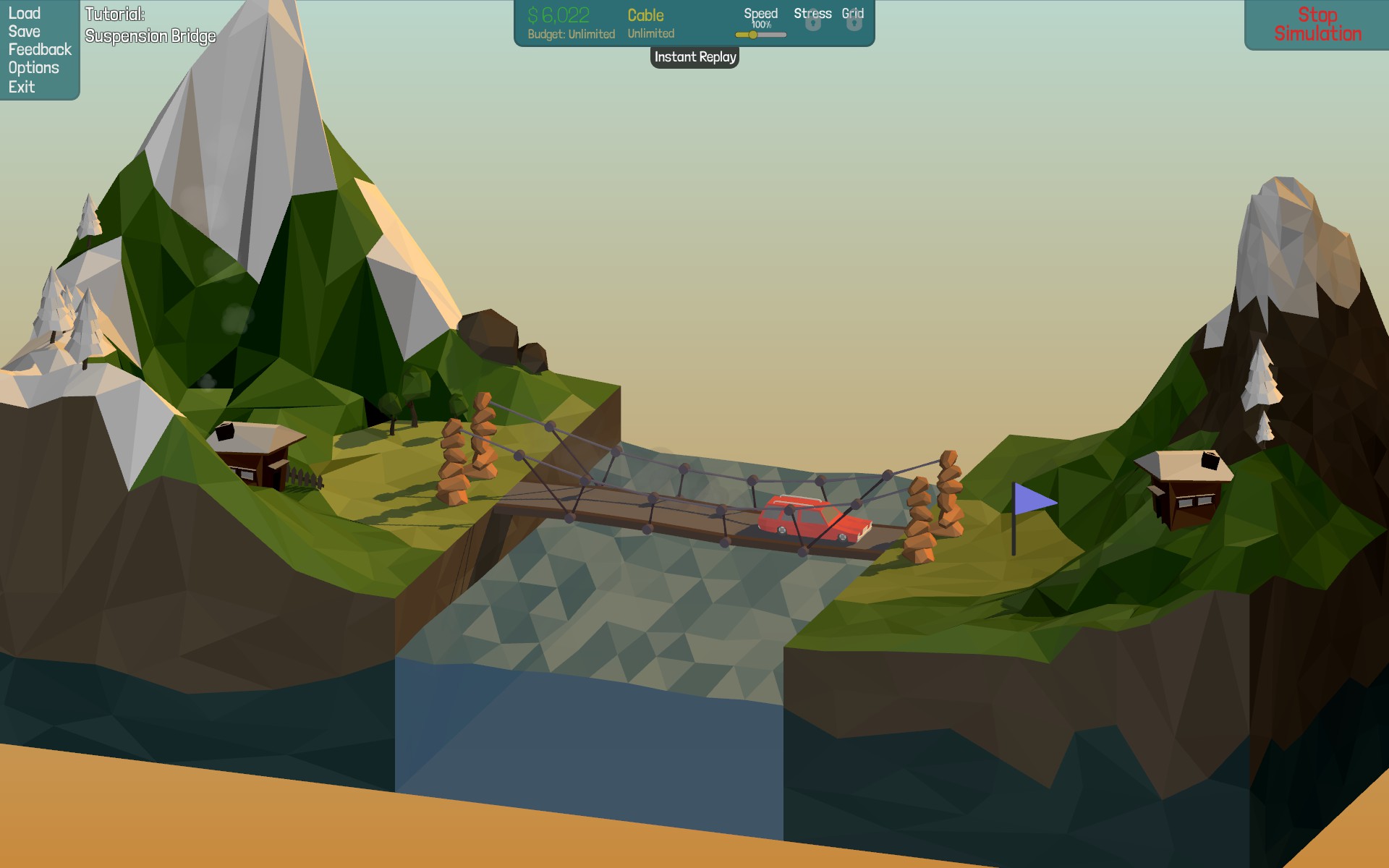Stop the simulation
Screen dimensions: 1389x868
pos(1317,25)
